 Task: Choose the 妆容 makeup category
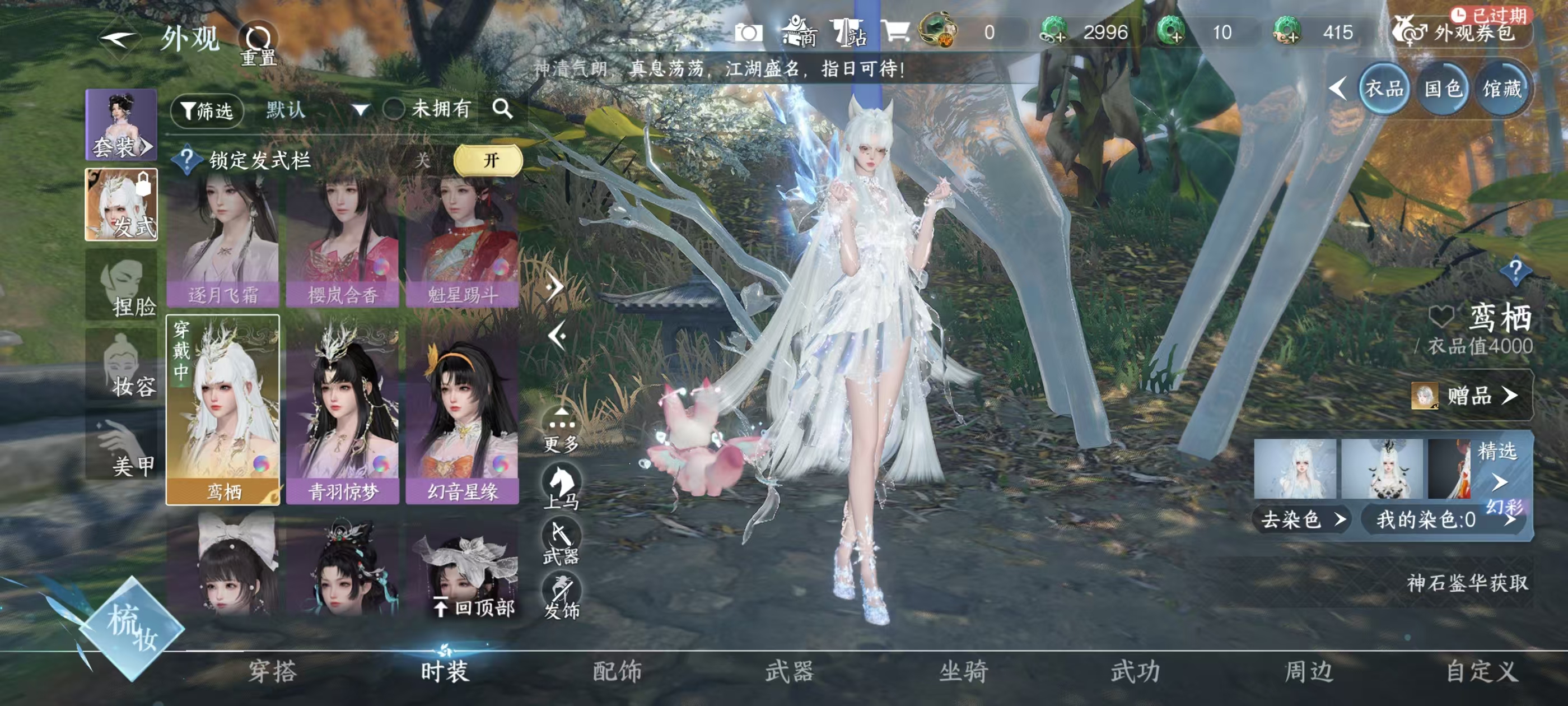[x=122, y=364]
